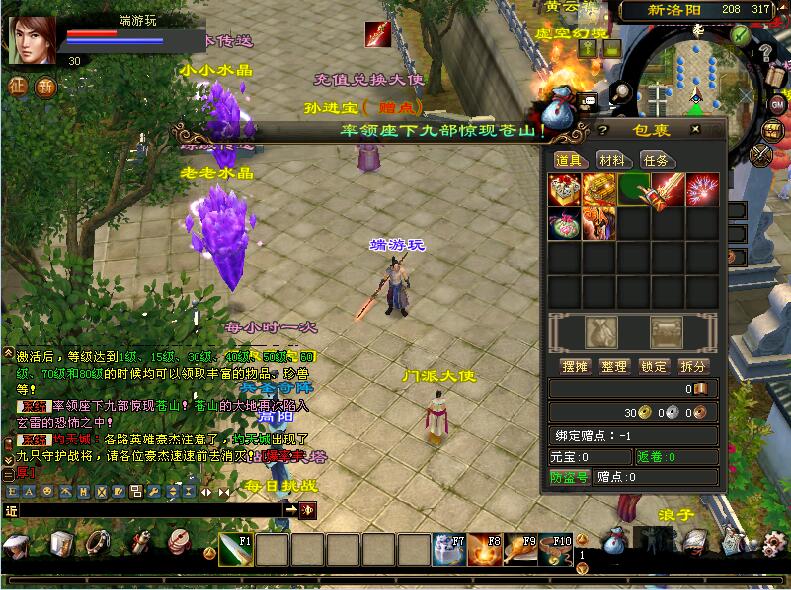Click the GM button beside the minimap

(x=777, y=104)
